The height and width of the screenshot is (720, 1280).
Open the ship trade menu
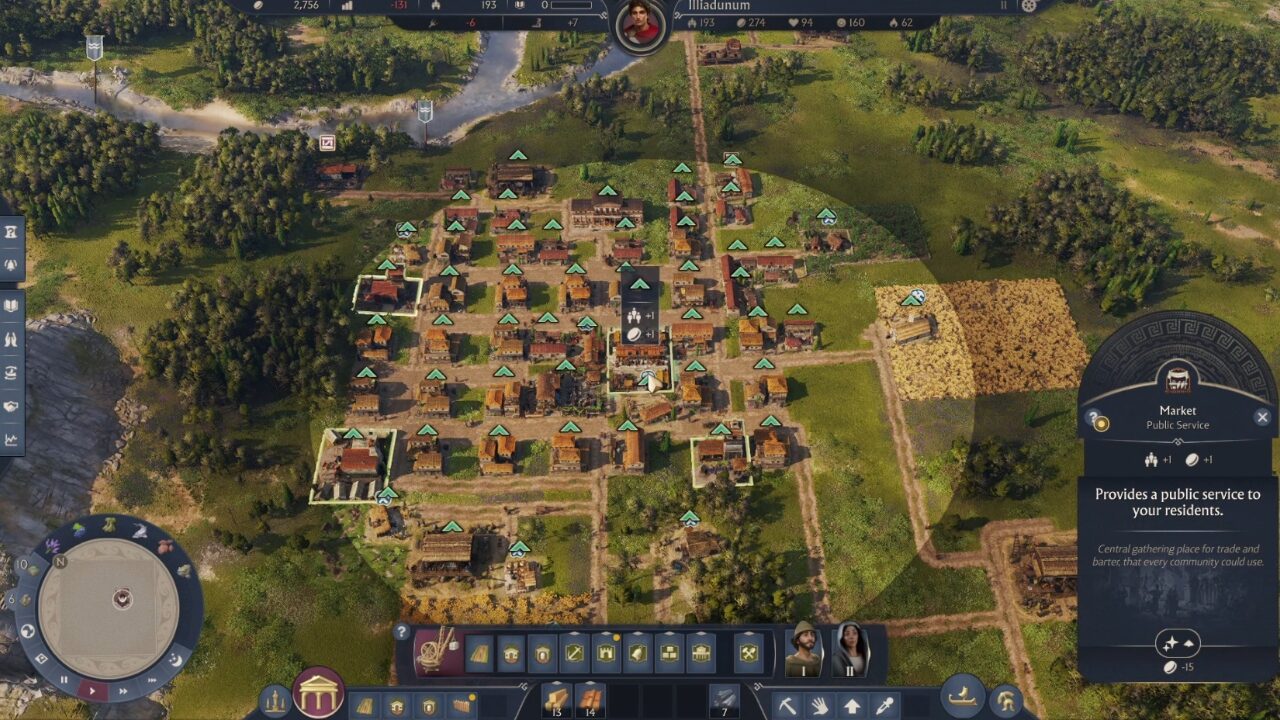[963, 697]
